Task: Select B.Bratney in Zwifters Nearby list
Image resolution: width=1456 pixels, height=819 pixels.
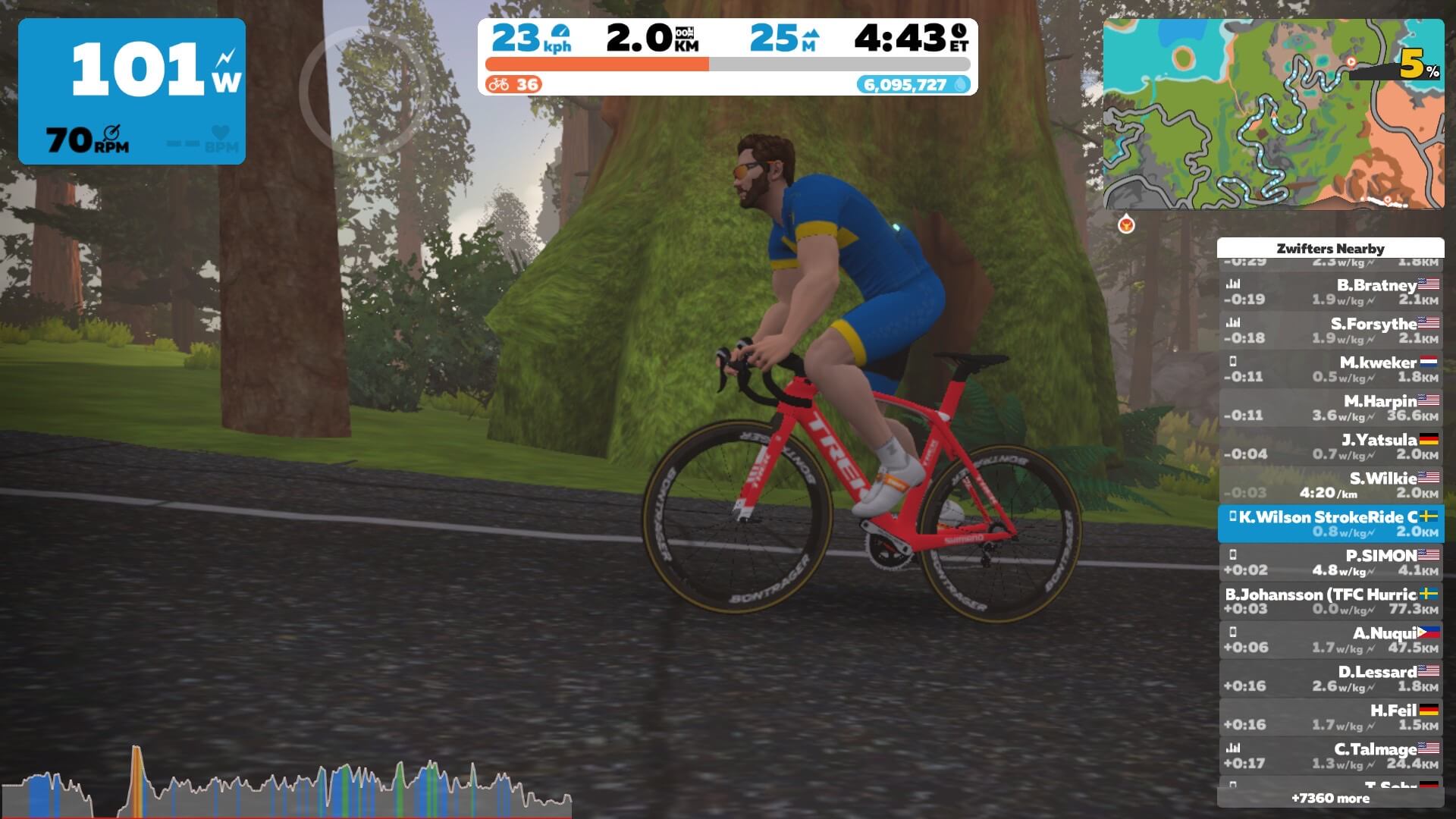Action: coord(1331,292)
